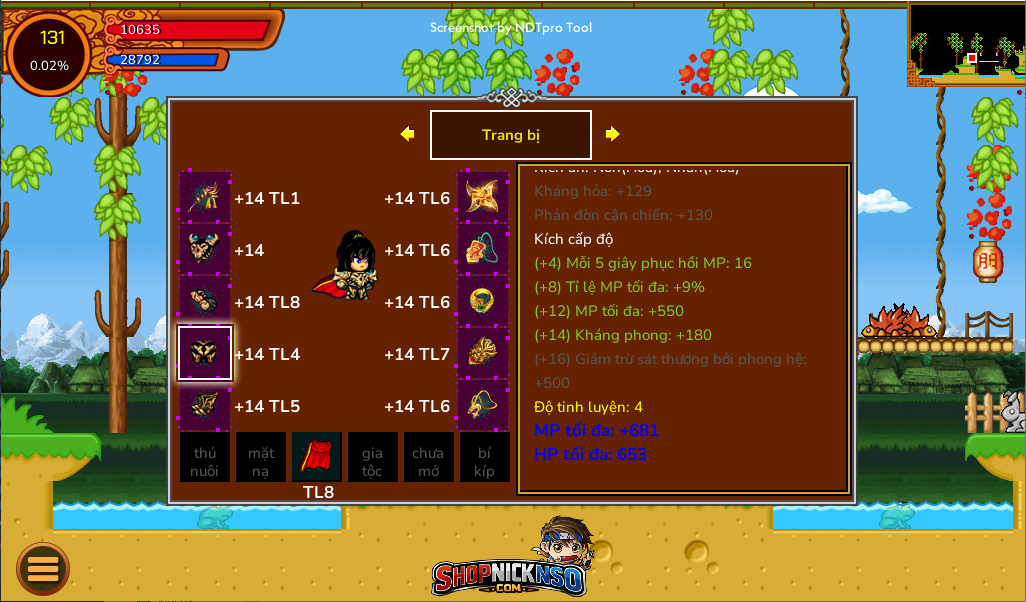Select the golden ring slot

(484, 301)
